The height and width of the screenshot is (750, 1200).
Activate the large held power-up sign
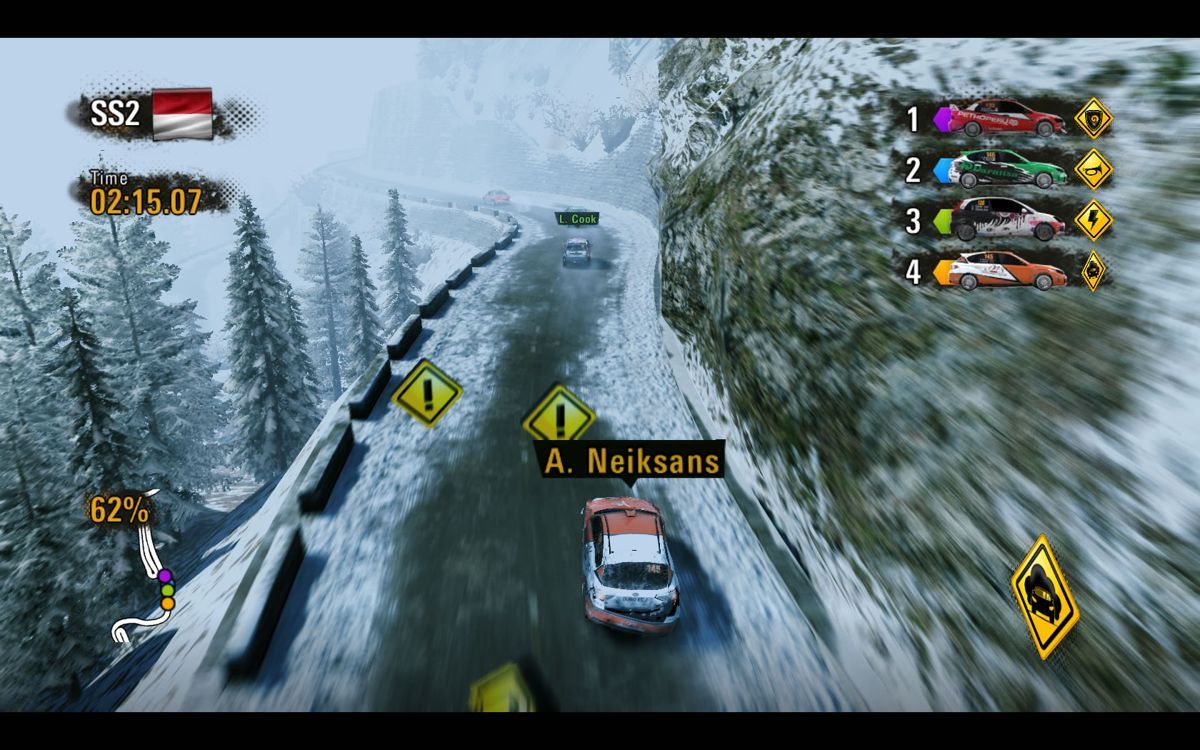[x=1044, y=597]
